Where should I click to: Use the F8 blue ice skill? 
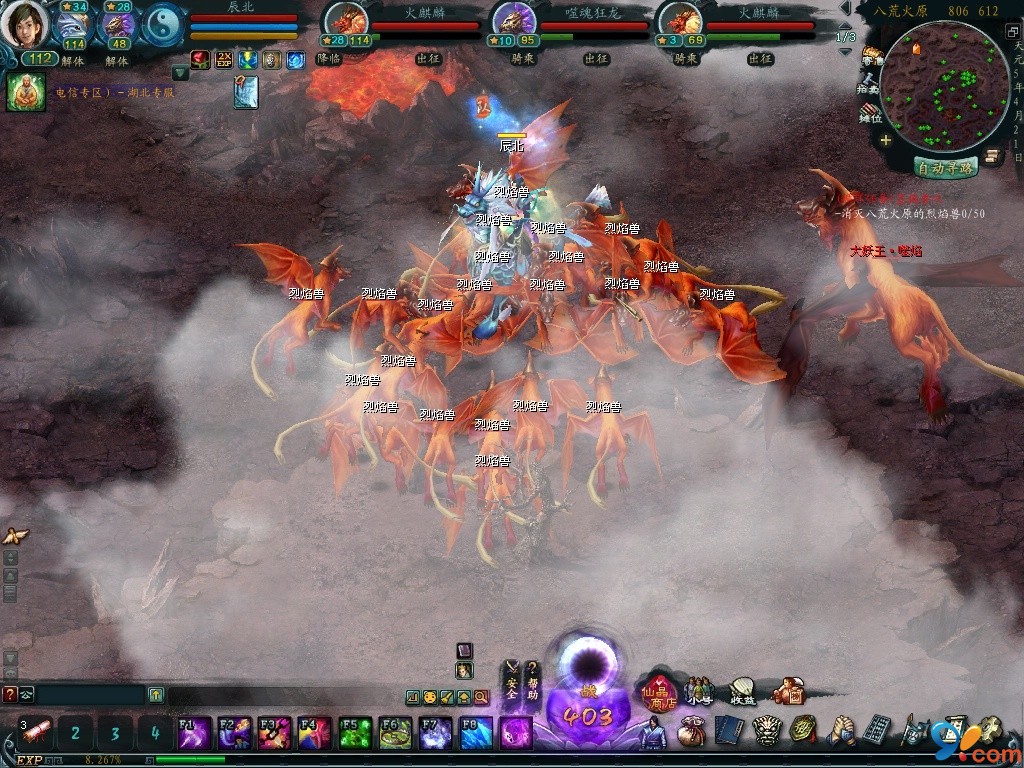pyautogui.click(x=476, y=733)
